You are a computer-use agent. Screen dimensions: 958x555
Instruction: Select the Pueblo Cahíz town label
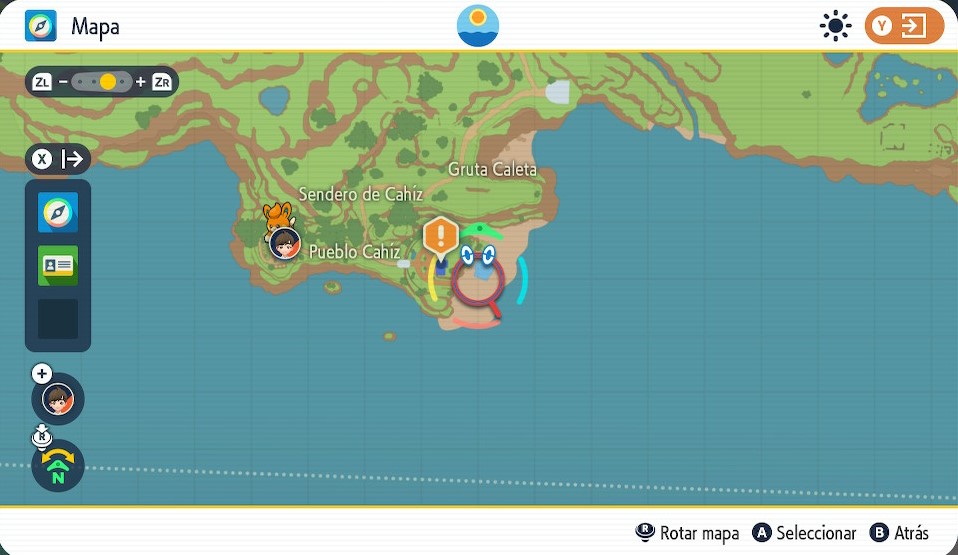pos(354,252)
